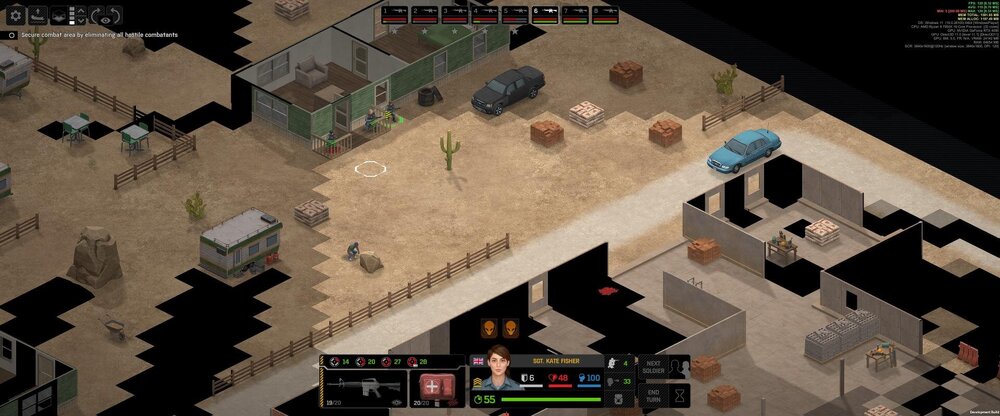Image resolution: width=1000 pixels, height=416 pixels.
Task: End the current turn
Action: tap(652, 395)
